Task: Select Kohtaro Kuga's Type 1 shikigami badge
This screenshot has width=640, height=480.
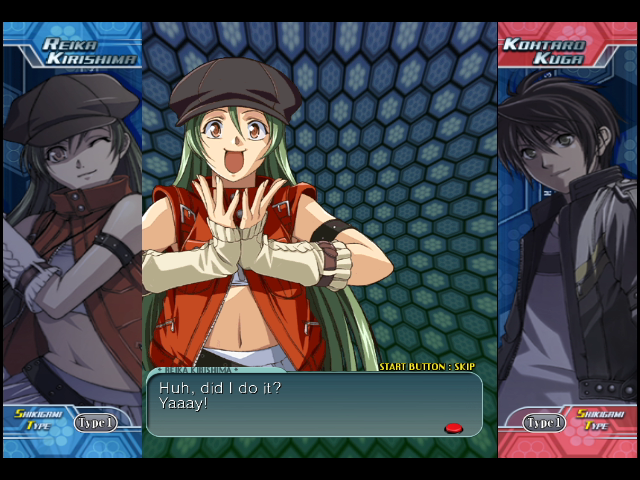Action: coord(545,423)
